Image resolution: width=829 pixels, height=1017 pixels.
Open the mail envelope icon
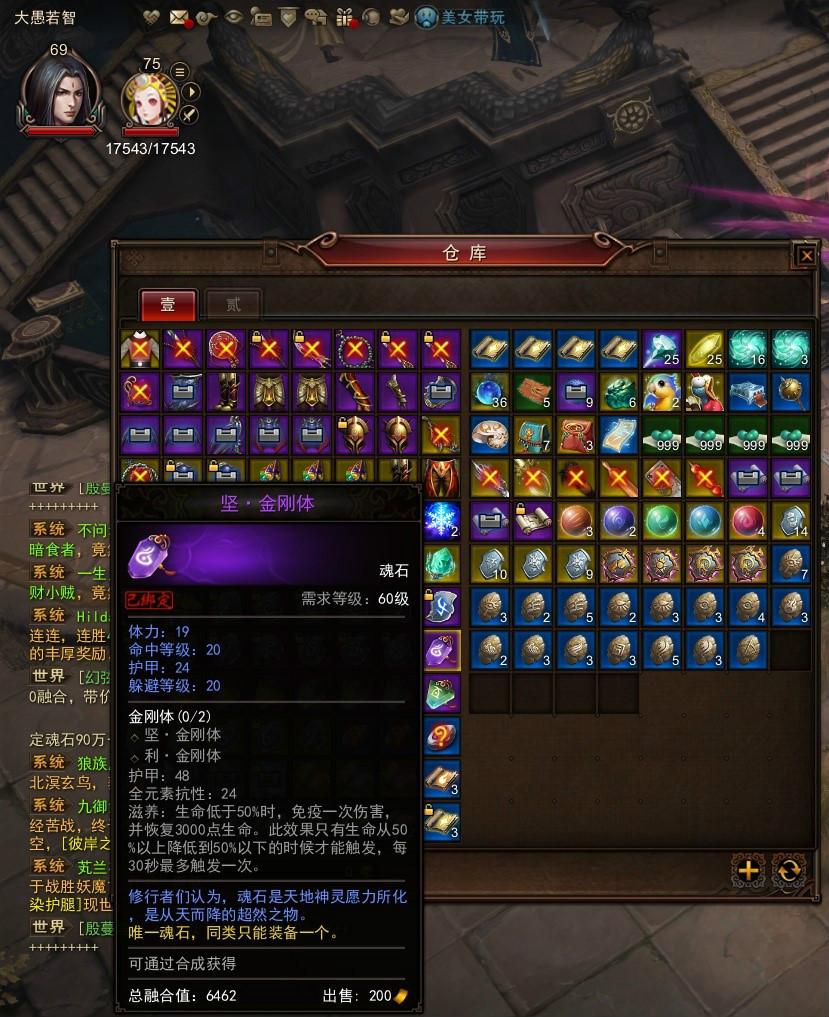click(179, 16)
